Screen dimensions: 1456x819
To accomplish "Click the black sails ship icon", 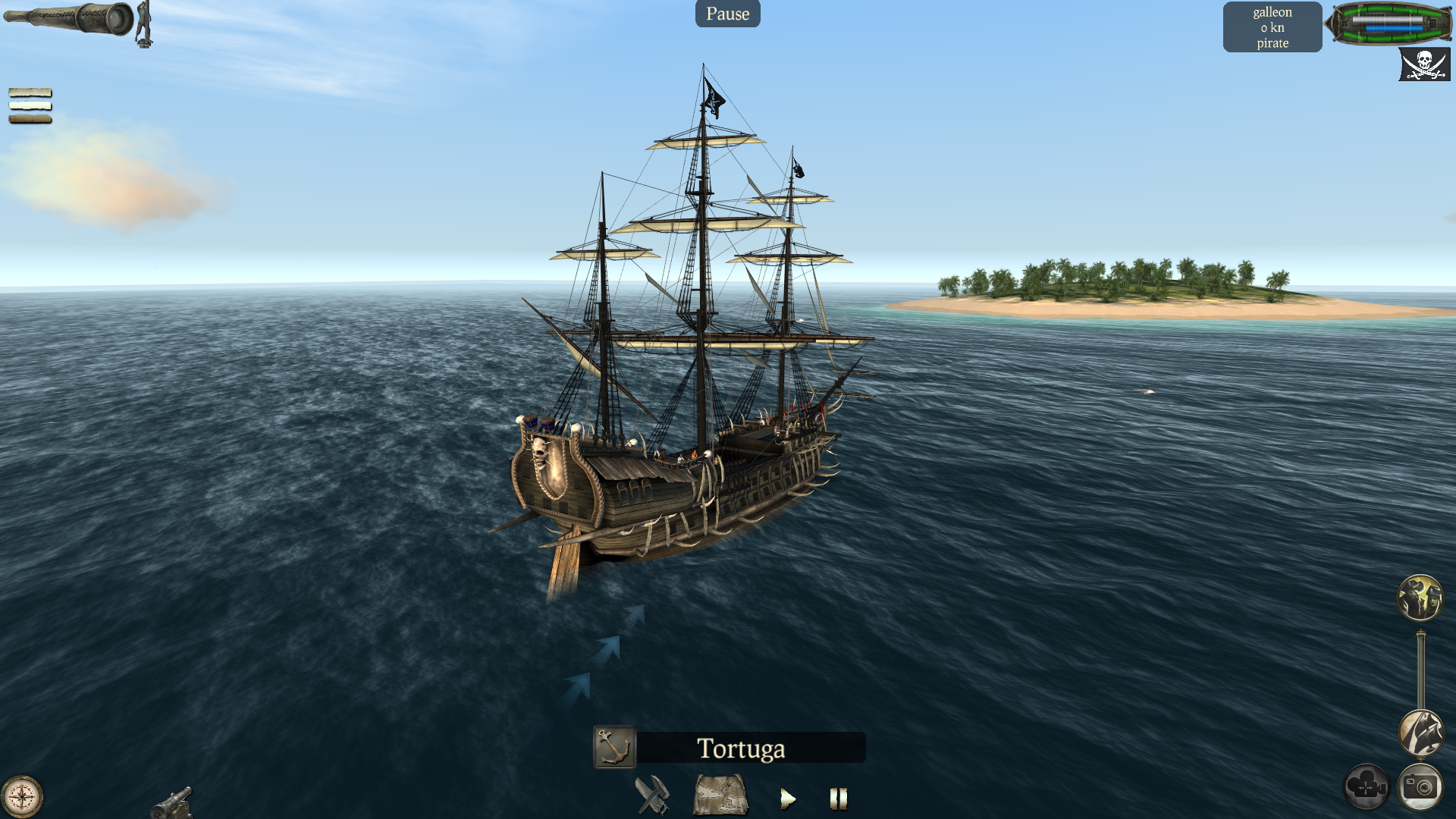I will point(1420,733).
